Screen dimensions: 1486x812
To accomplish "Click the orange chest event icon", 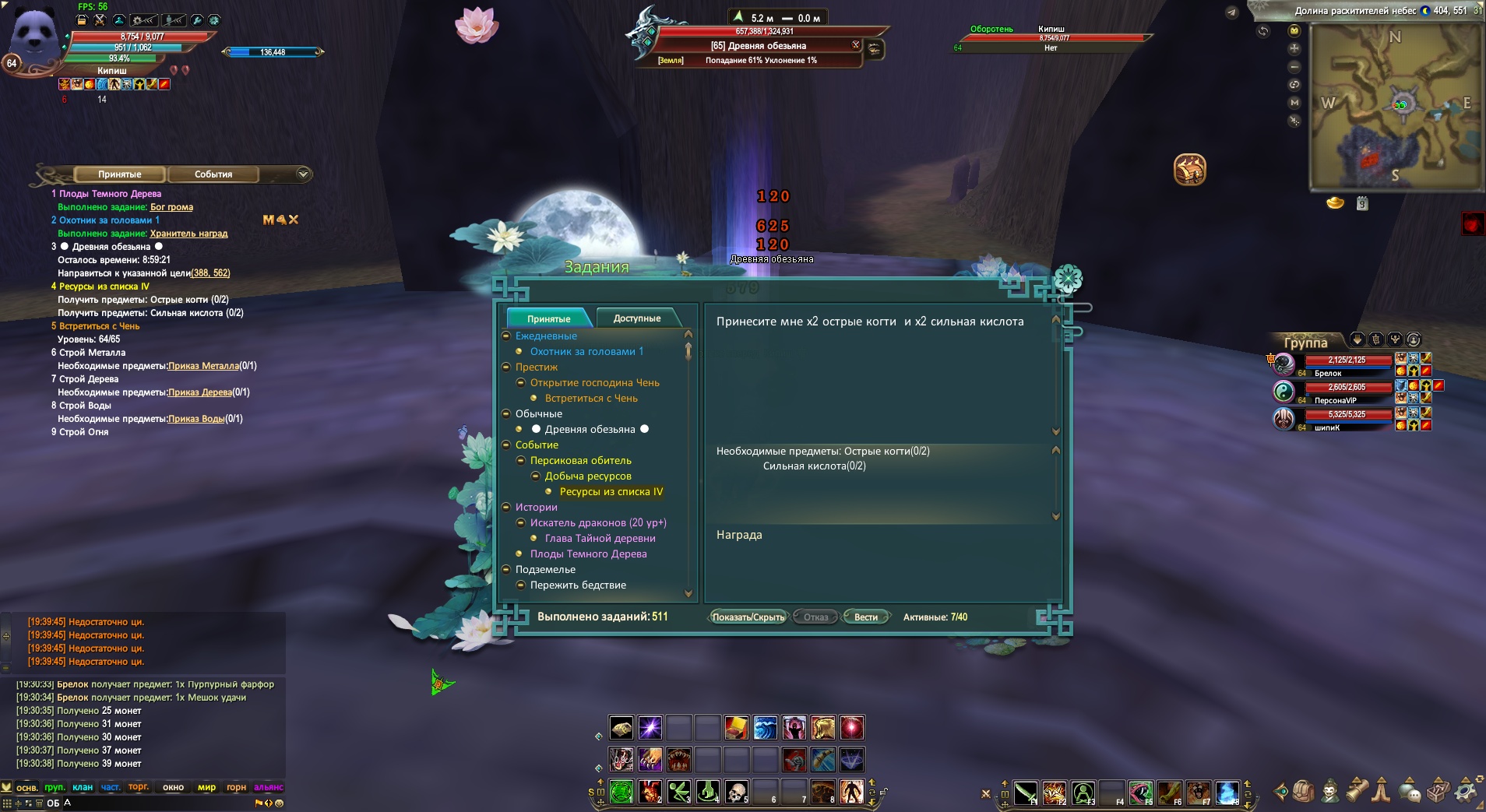I will (x=1189, y=170).
